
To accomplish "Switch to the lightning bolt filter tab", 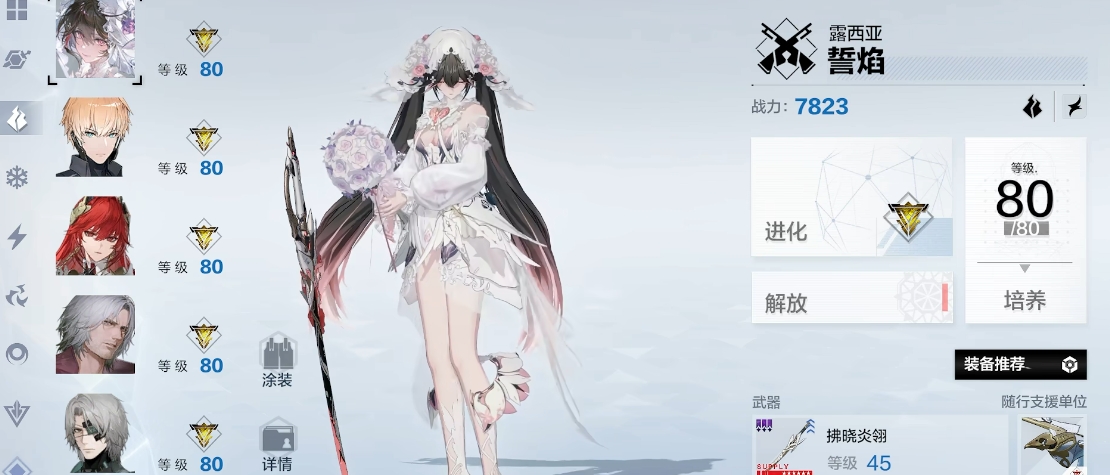I will click(x=18, y=237).
